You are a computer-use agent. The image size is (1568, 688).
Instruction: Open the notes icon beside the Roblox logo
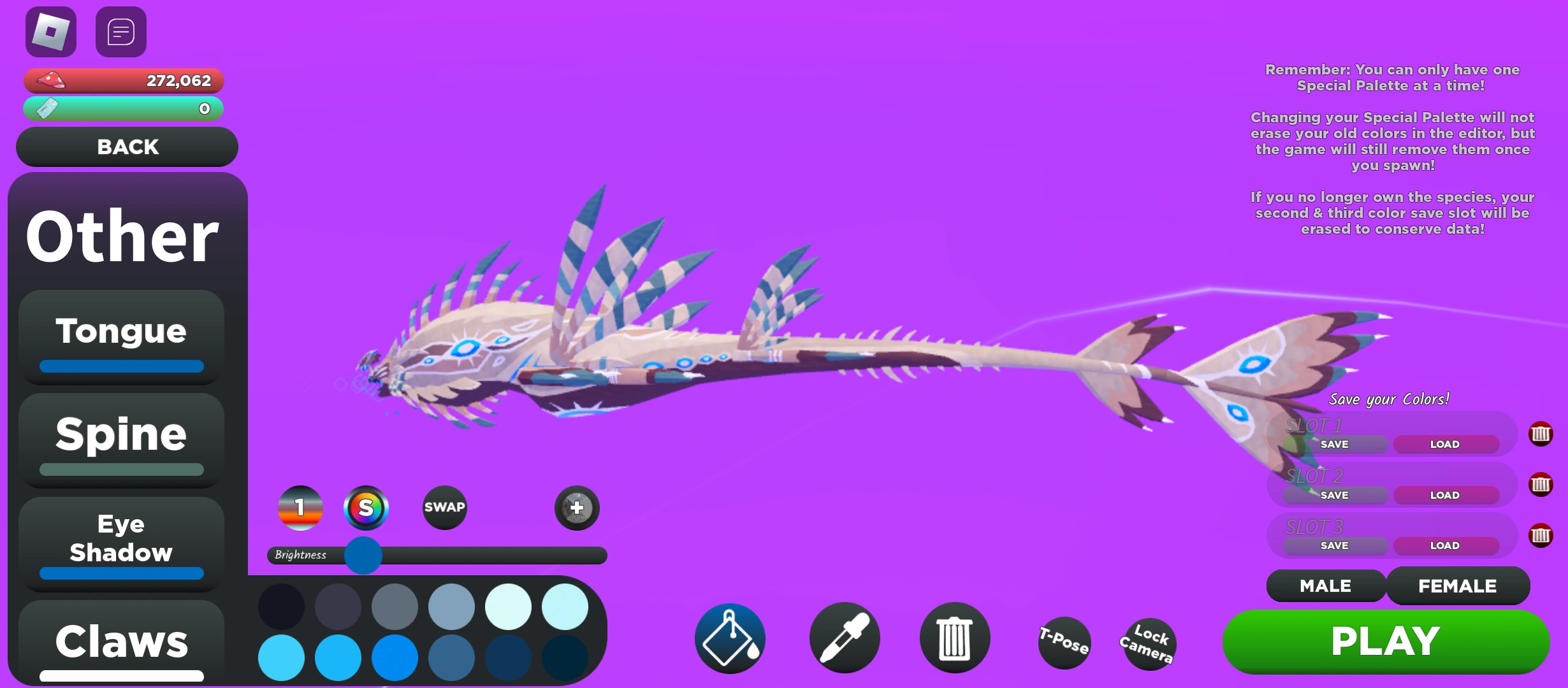tap(120, 31)
